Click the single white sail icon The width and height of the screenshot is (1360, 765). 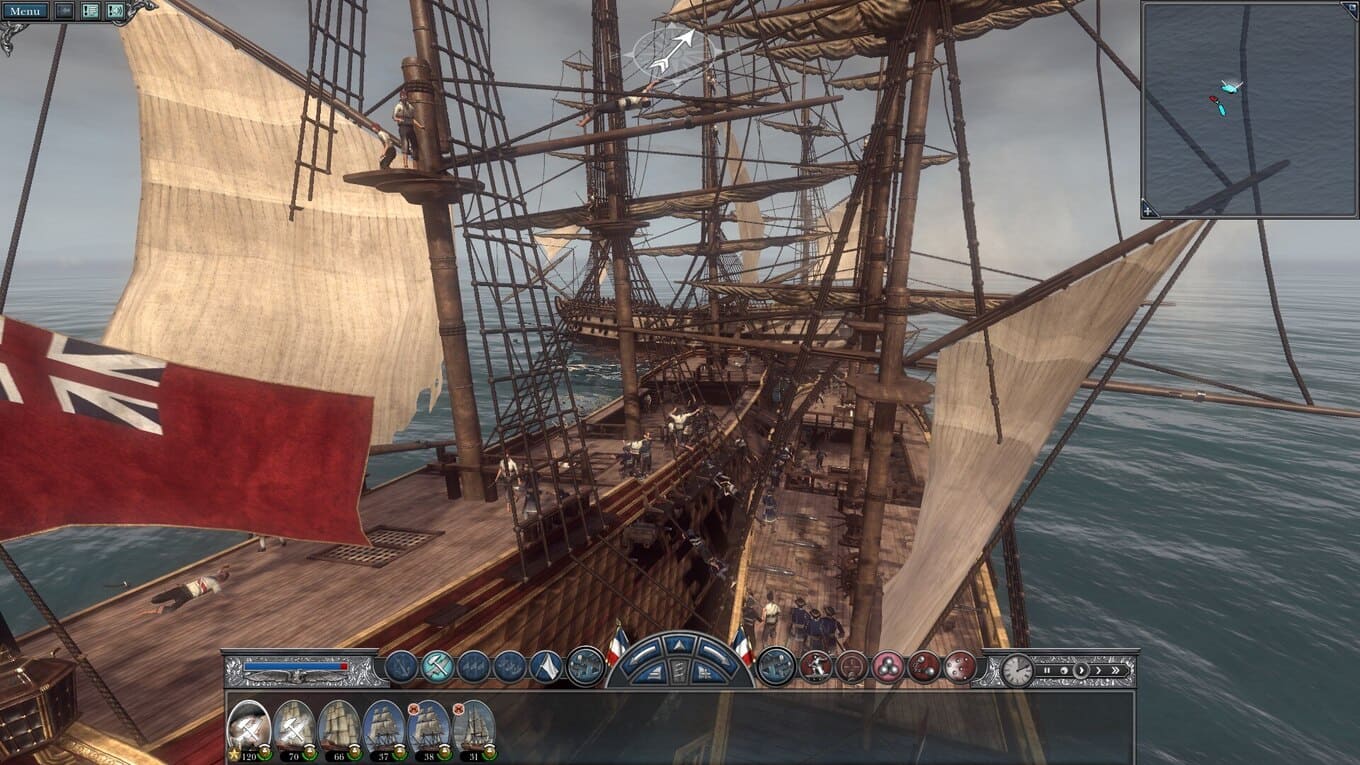coord(546,667)
